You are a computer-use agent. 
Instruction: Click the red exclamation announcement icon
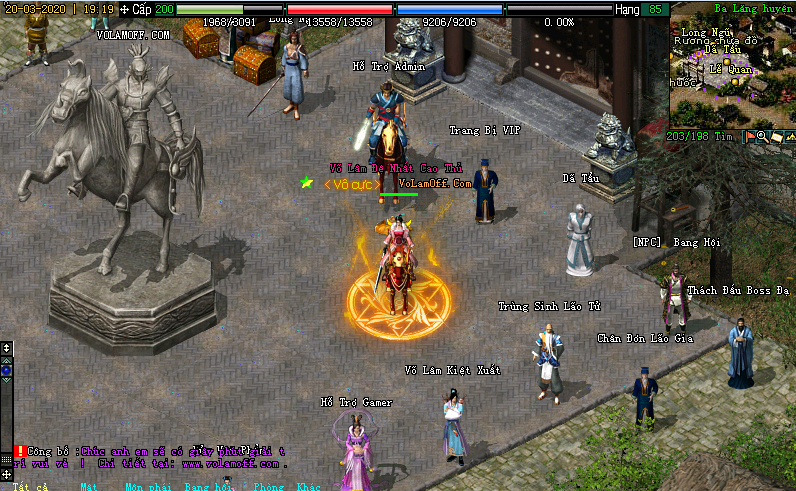pyautogui.click(x=20, y=451)
